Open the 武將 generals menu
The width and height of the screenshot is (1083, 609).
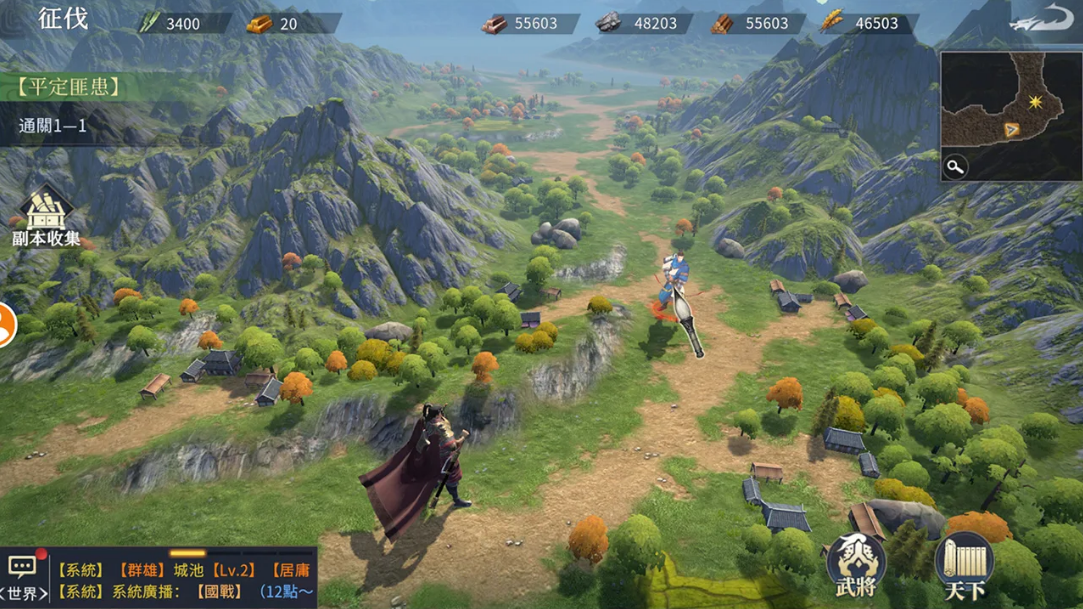[x=856, y=565]
